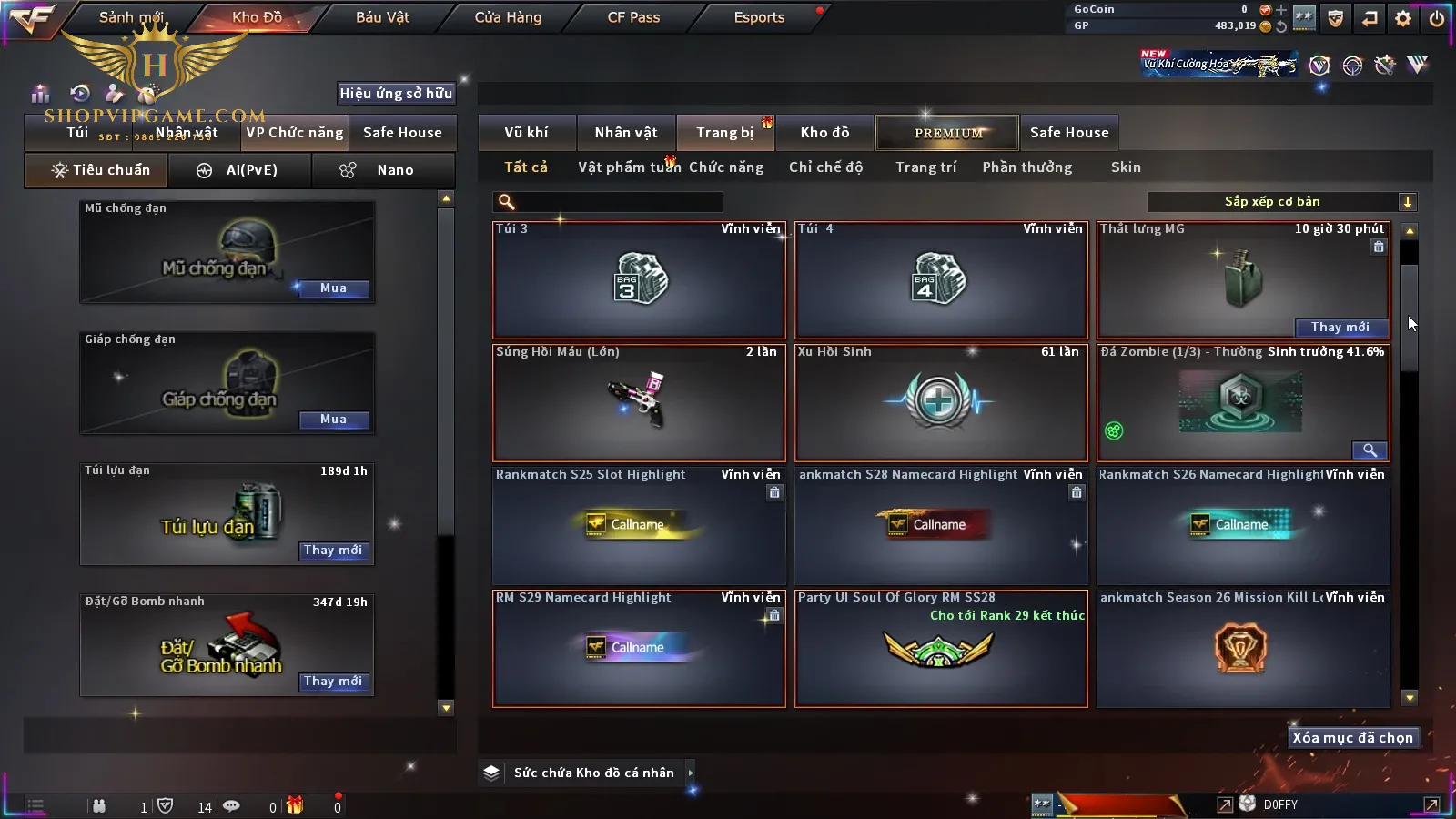Renew the Thắt lưng MG belt
The image size is (1456, 819).
[x=1340, y=328]
